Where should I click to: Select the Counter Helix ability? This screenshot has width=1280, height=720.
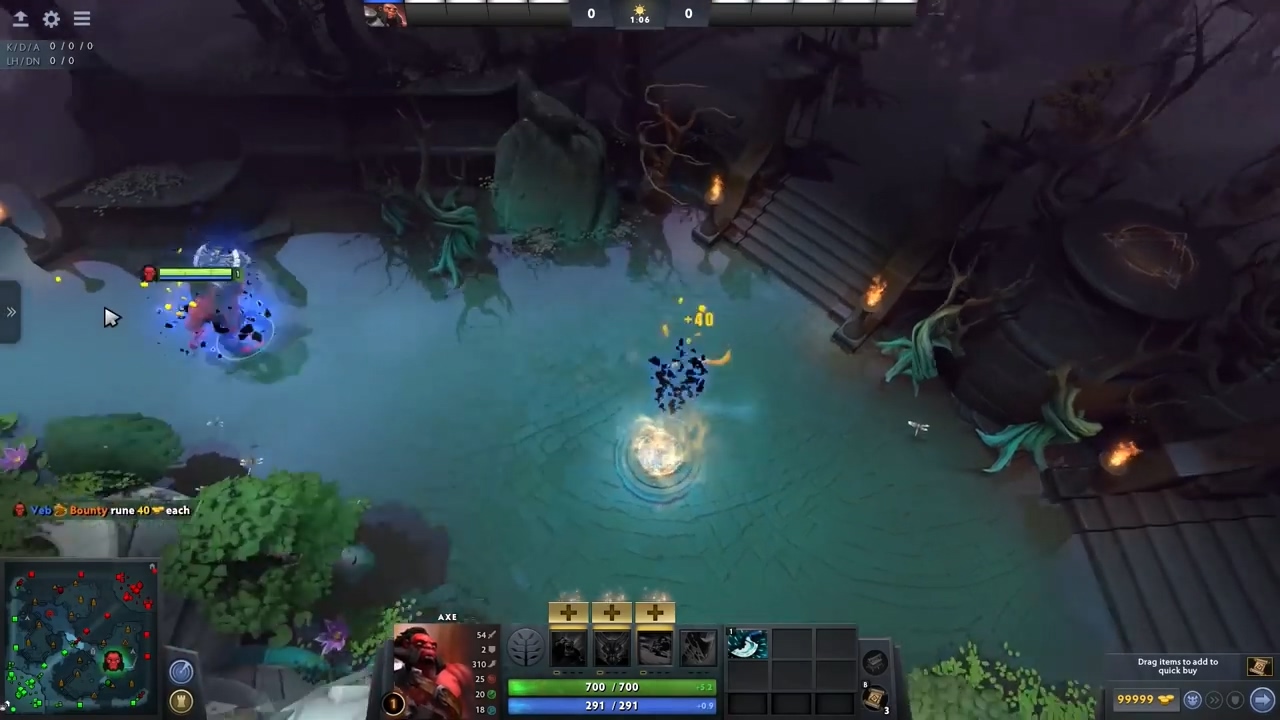pos(655,648)
